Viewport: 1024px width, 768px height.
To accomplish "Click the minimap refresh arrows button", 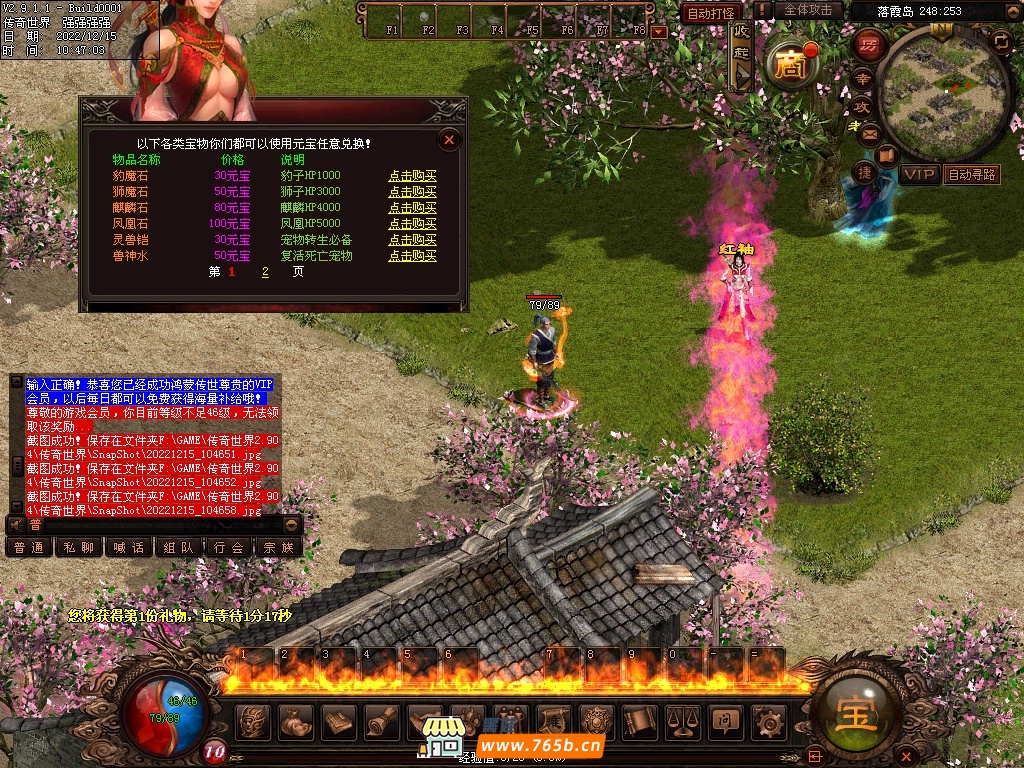I will click(1000, 40).
